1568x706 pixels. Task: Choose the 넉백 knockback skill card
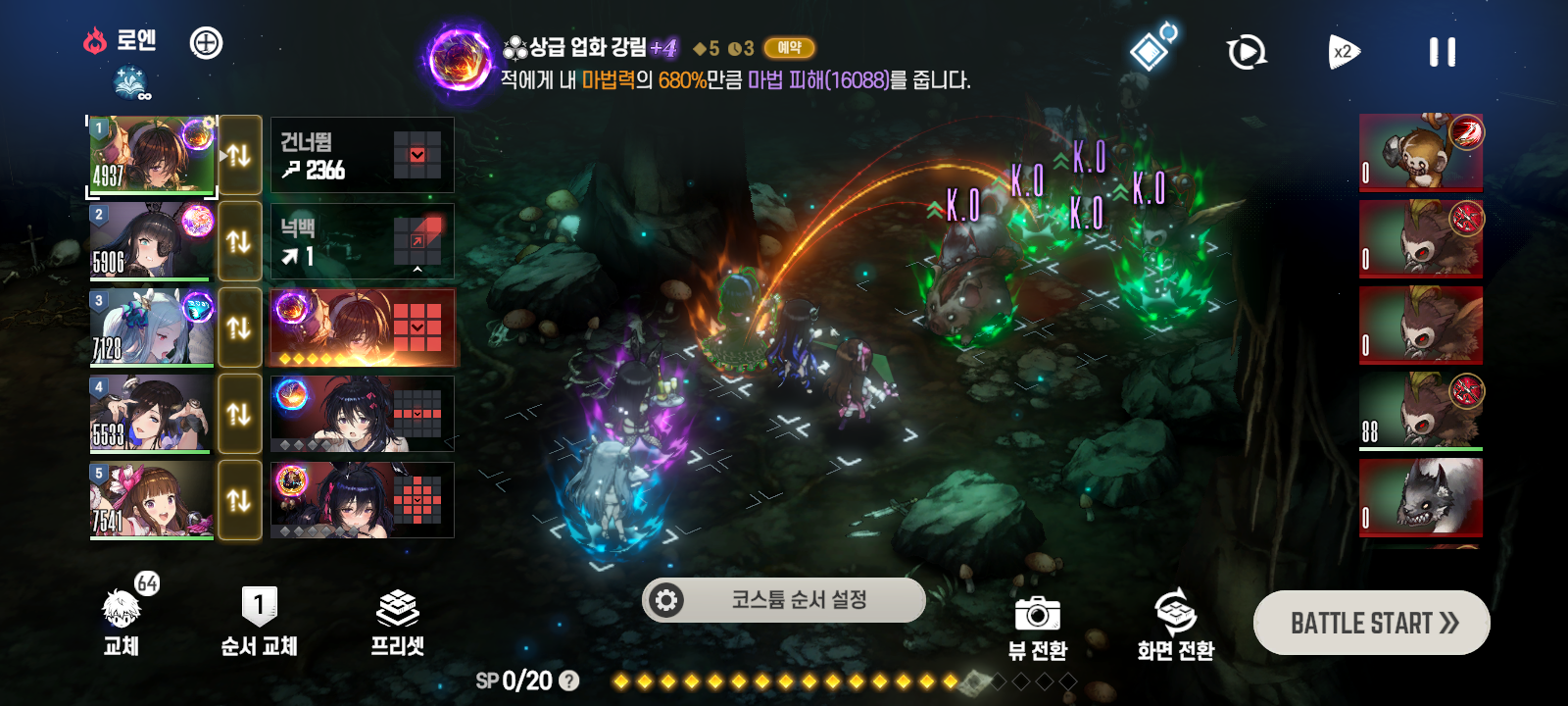362,241
